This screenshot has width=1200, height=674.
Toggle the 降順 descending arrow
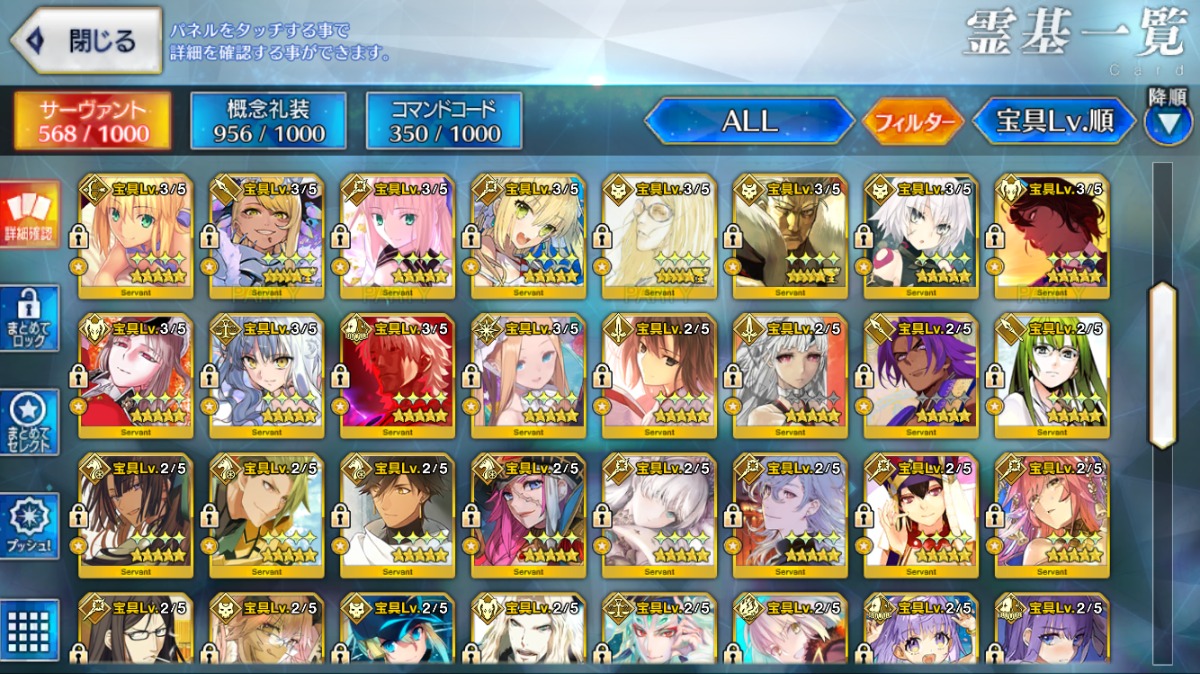(1167, 124)
